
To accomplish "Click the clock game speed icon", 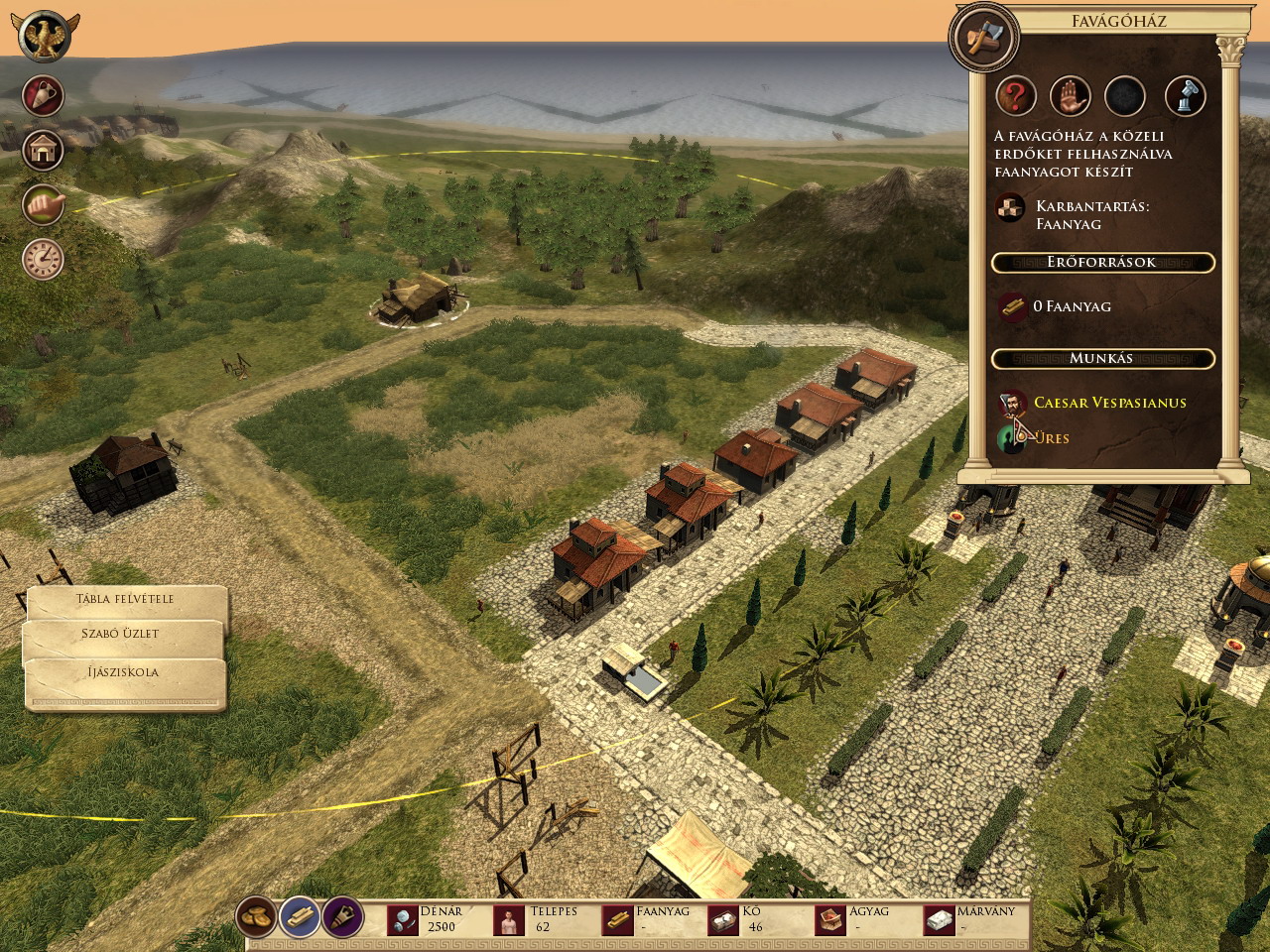I will tap(44, 258).
